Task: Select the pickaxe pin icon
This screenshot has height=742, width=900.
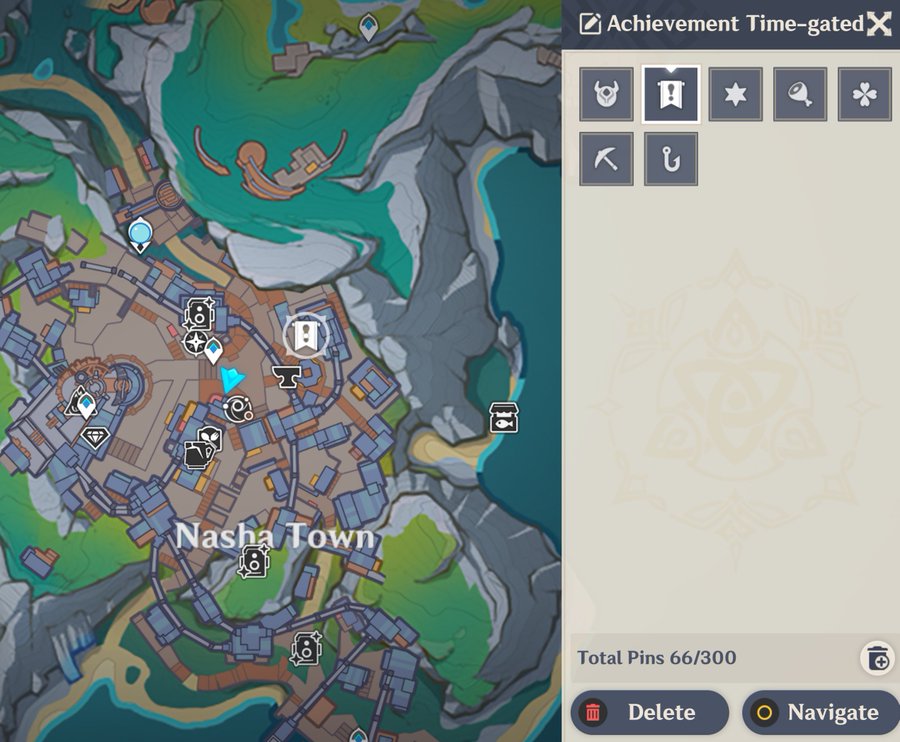Action: point(606,159)
